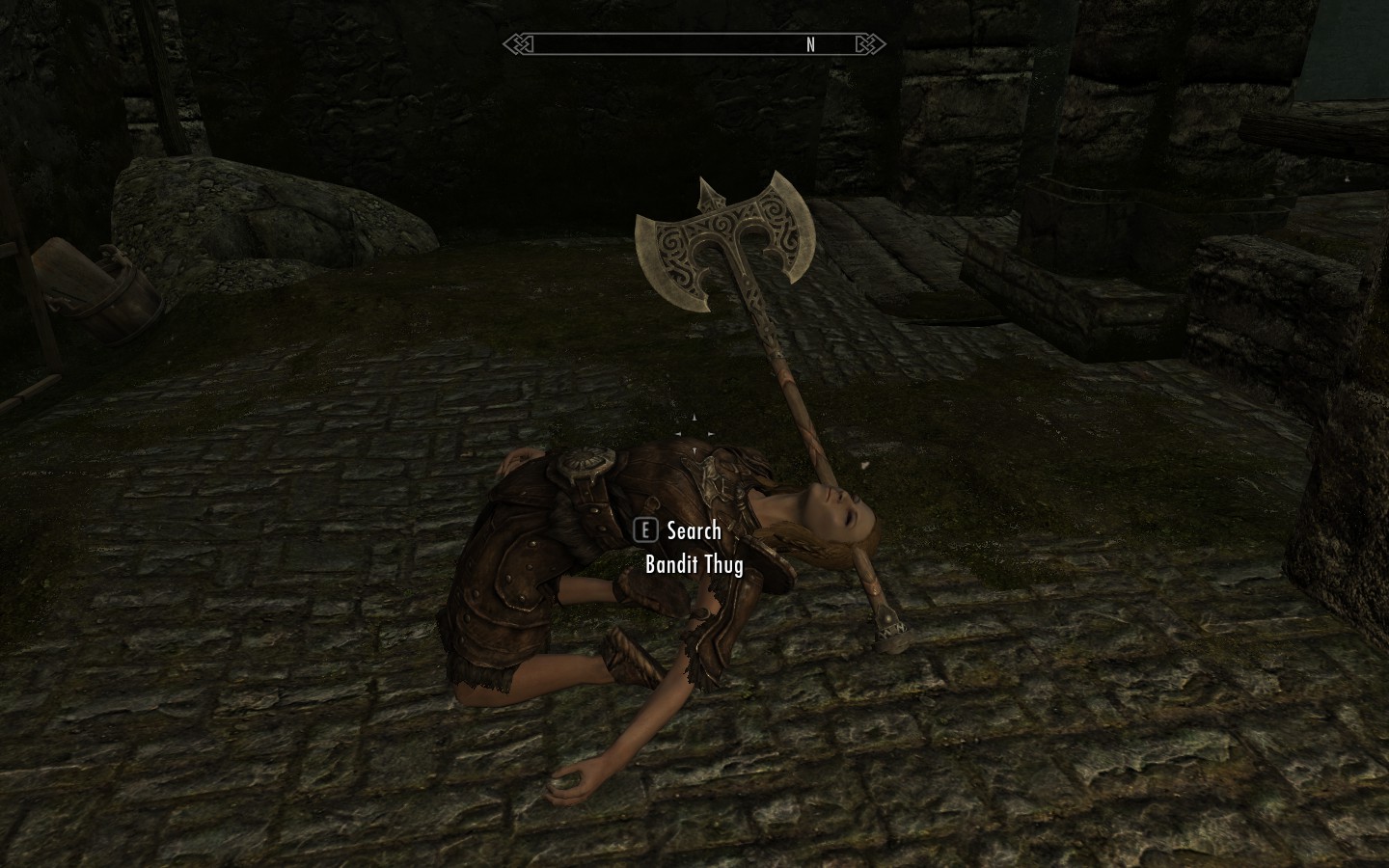The height and width of the screenshot is (868, 1389).
Task: Click the center of the compass HUD bar
Action: (694, 43)
